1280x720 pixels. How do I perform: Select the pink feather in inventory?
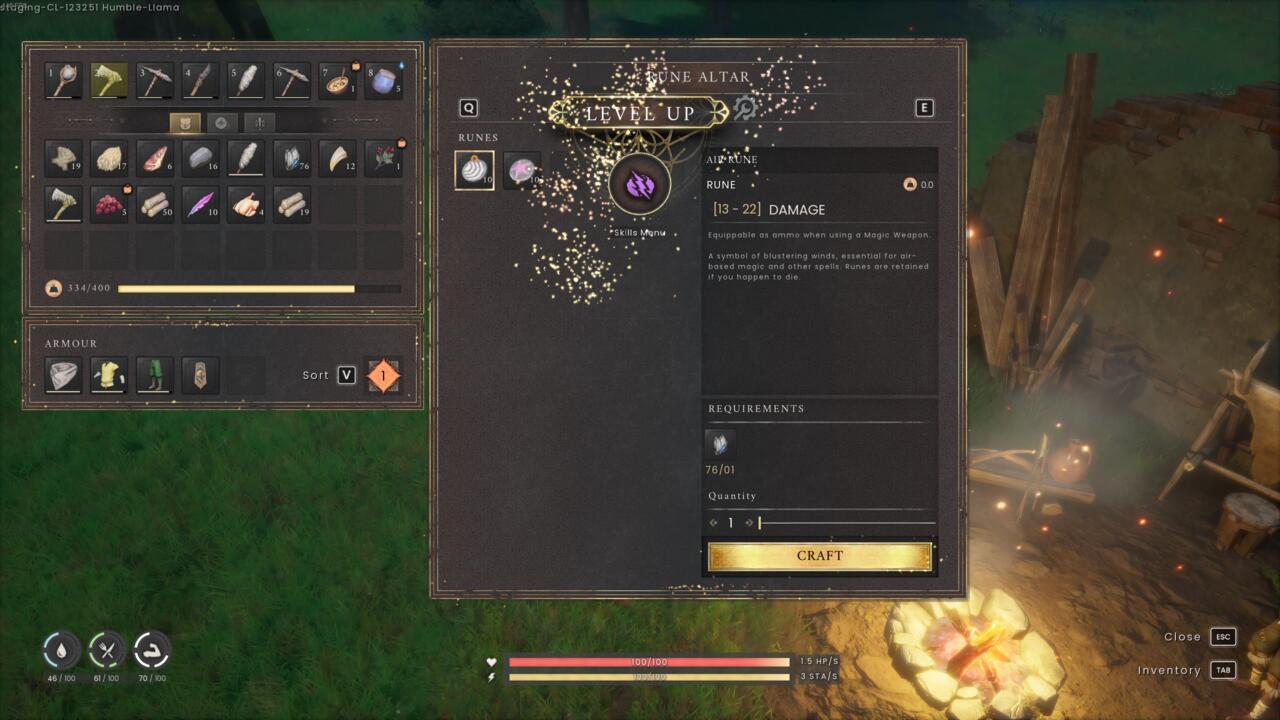[201, 204]
